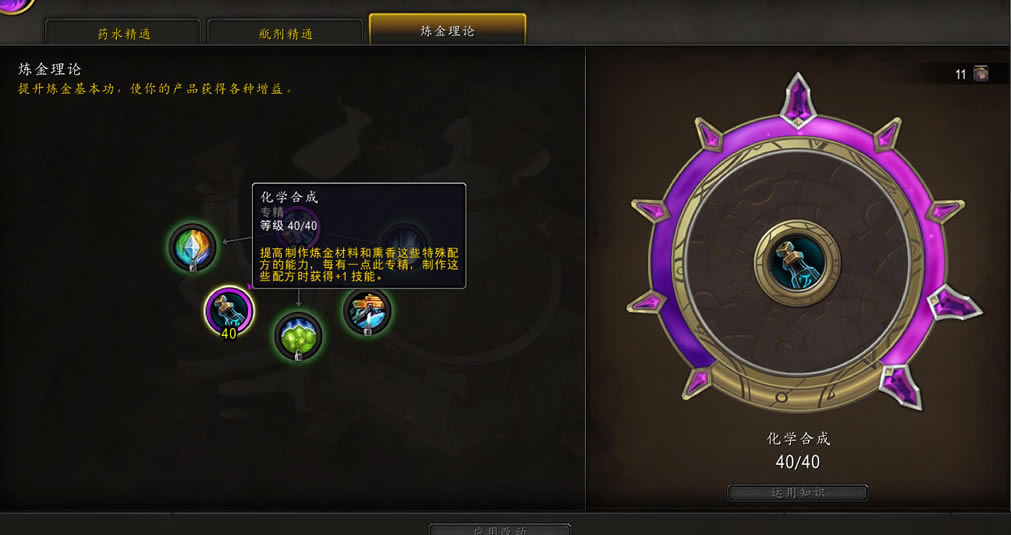1011x535 pixels.
Task: Select the locked orange and blue tool node
Action: (x=367, y=311)
